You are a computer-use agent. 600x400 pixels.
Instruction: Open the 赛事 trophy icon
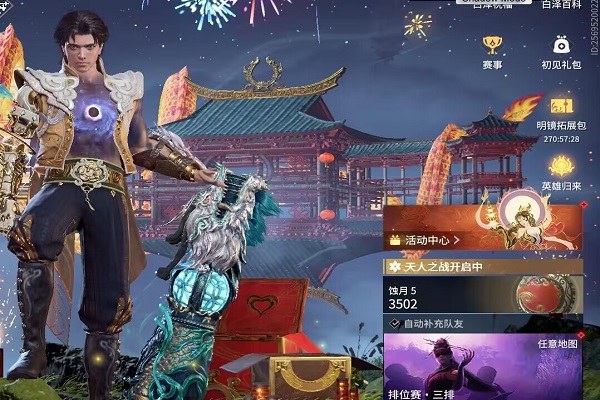(x=492, y=48)
